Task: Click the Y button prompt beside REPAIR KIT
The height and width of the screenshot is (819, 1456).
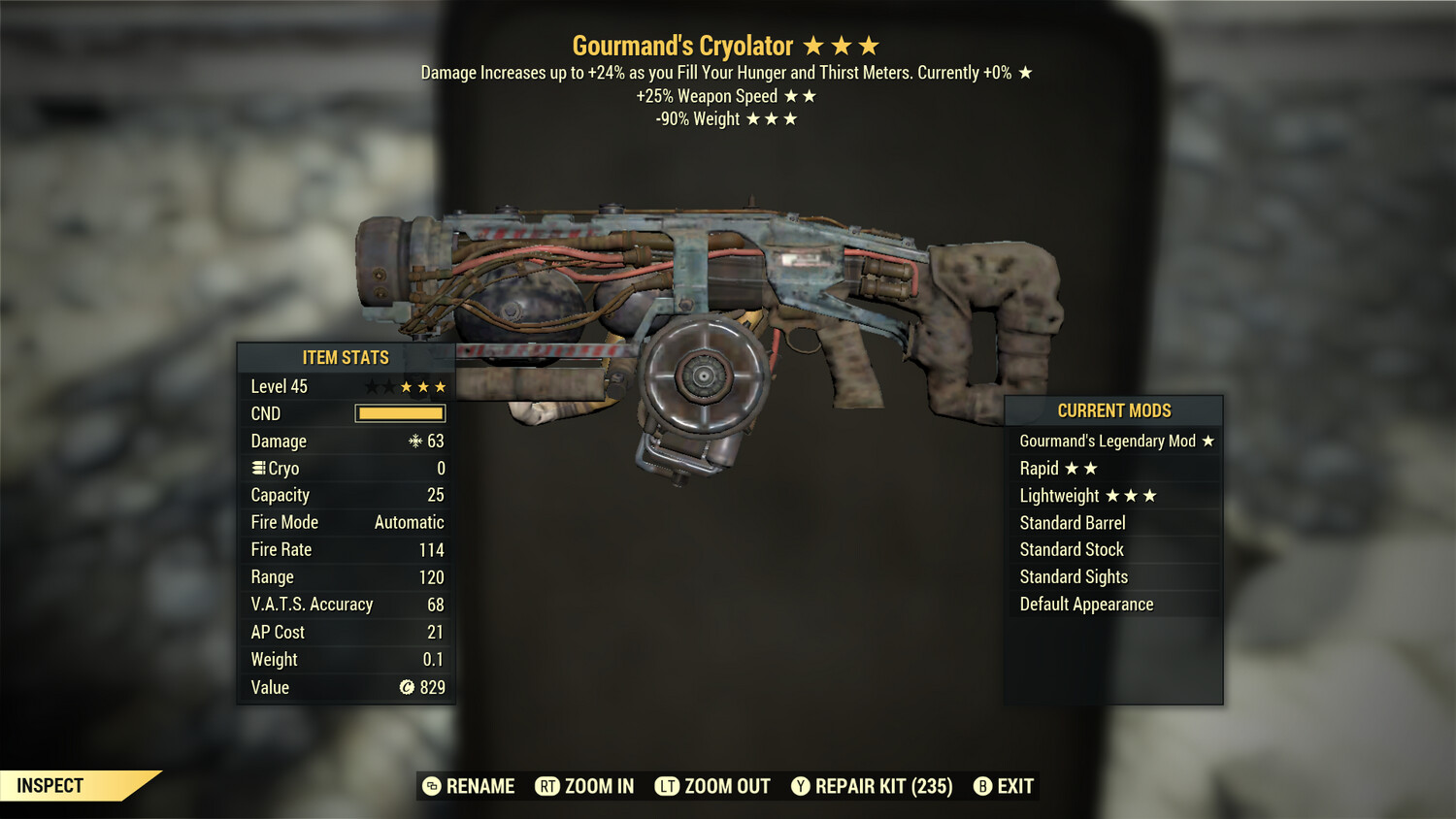Action: point(802,786)
